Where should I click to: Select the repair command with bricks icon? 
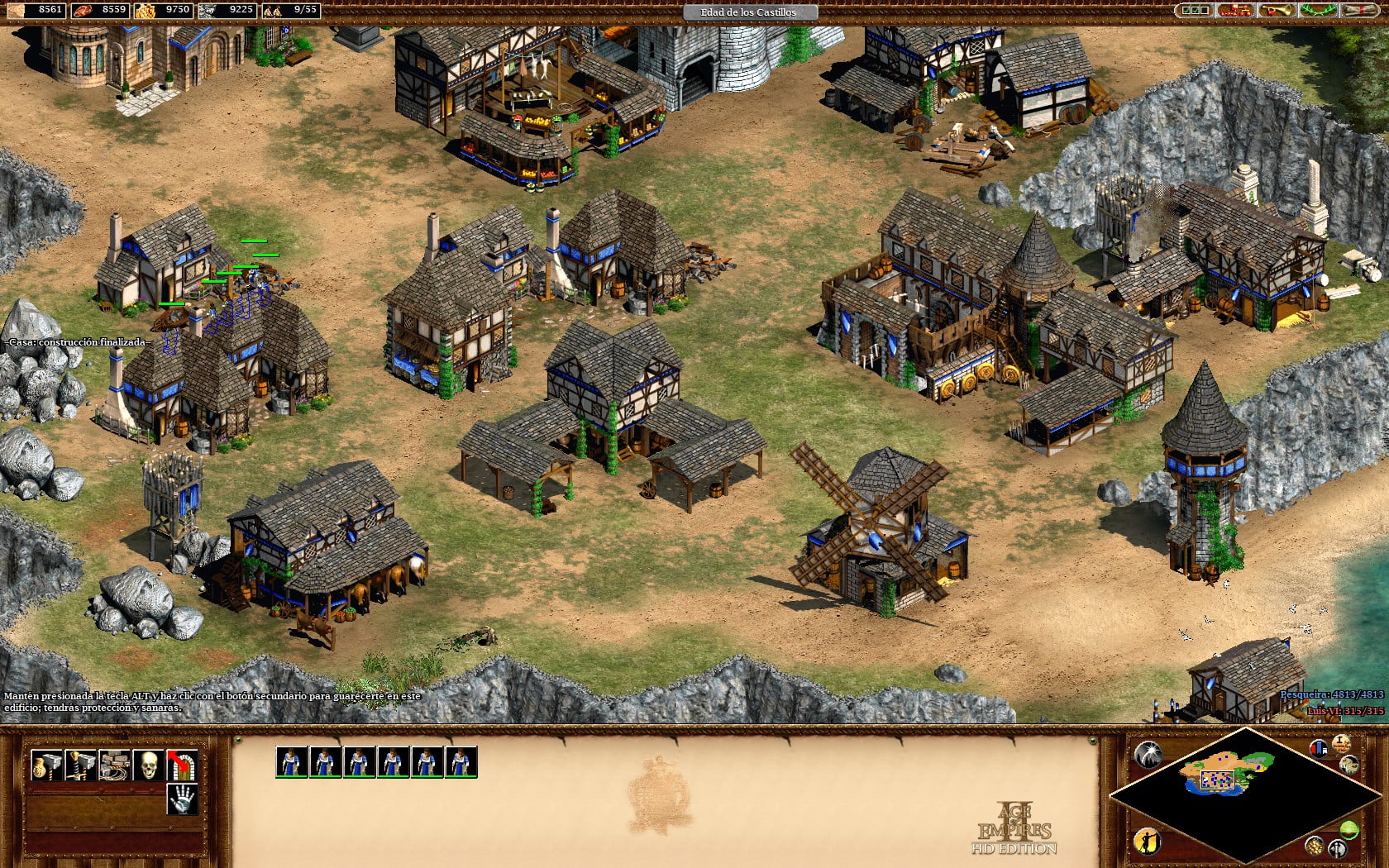[115, 765]
